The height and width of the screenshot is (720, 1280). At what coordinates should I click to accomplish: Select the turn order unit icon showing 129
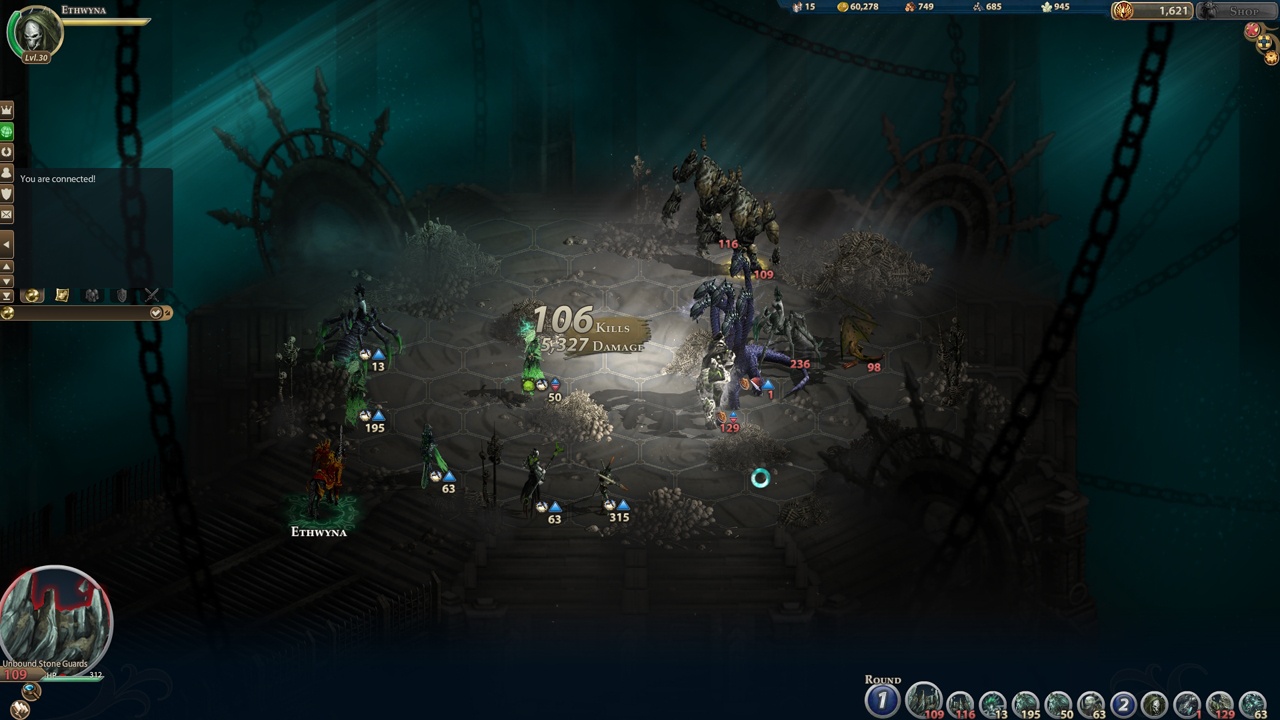pyautogui.click(x=1220, y=705)
